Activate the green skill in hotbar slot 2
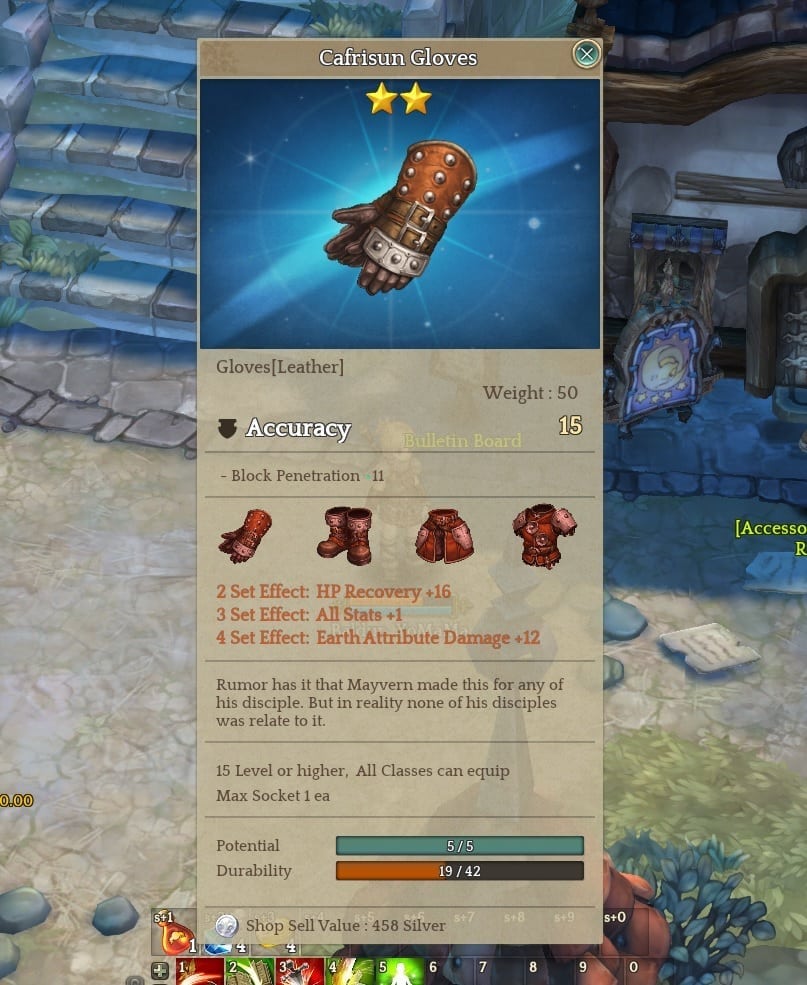This screenshot has width=807, height=985. click(x=250, y=970)
